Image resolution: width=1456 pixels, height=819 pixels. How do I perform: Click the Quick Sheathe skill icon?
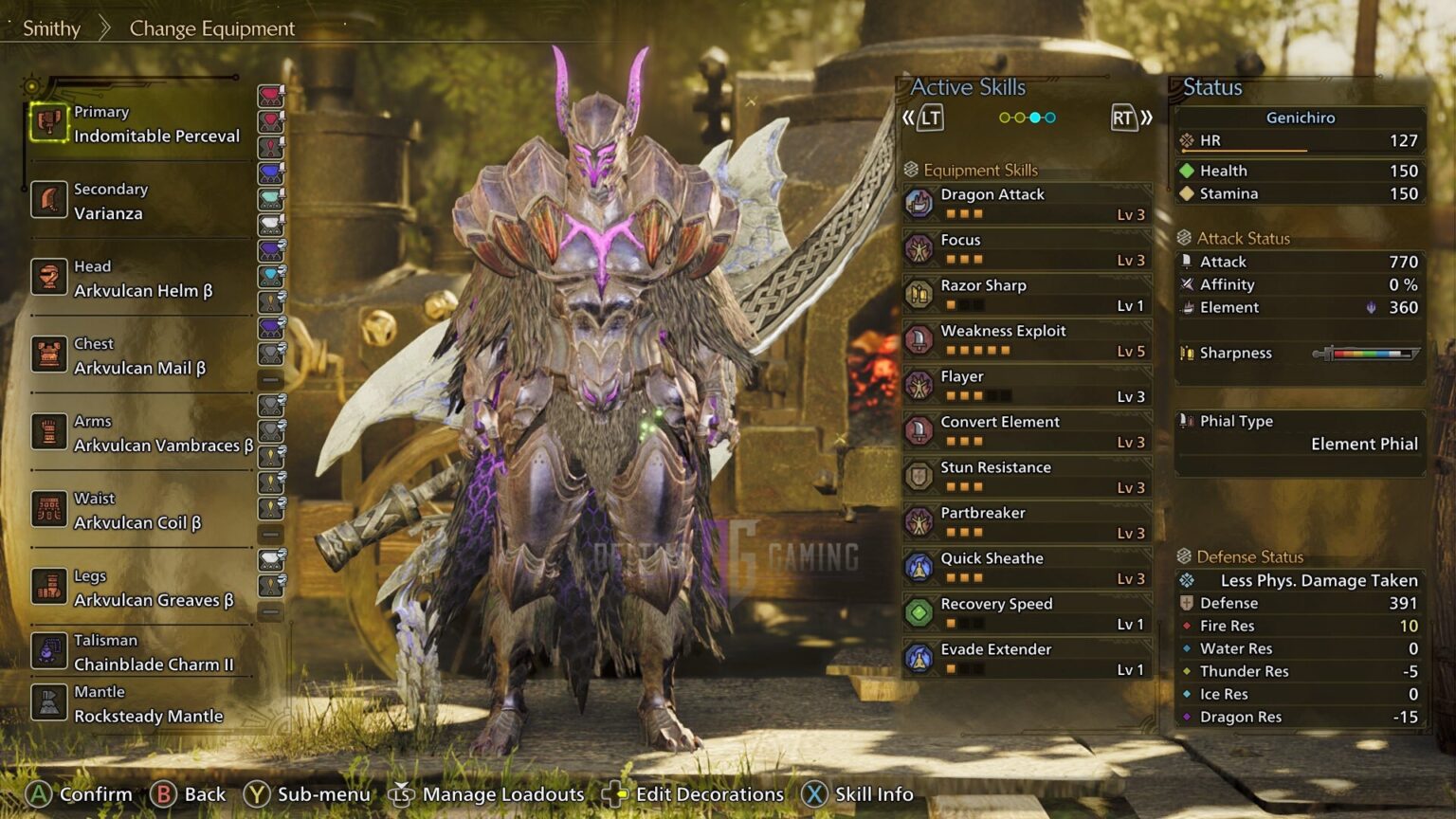(918, 567)
